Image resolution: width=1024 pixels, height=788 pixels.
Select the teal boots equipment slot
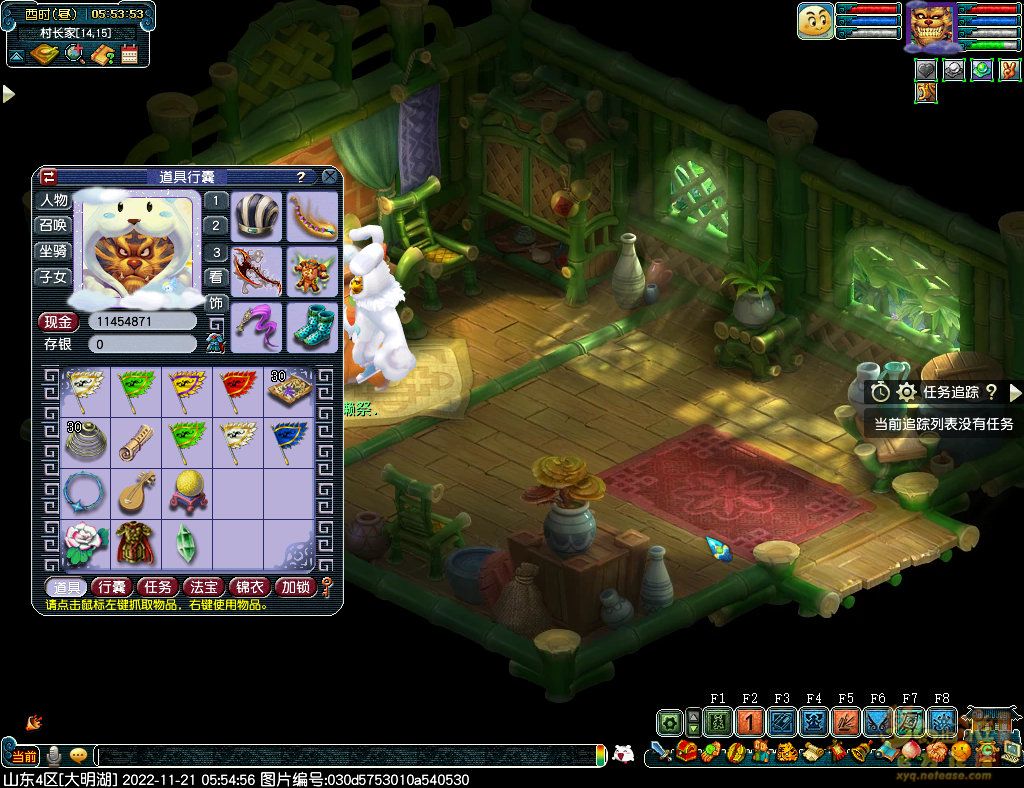click(312, 326)
